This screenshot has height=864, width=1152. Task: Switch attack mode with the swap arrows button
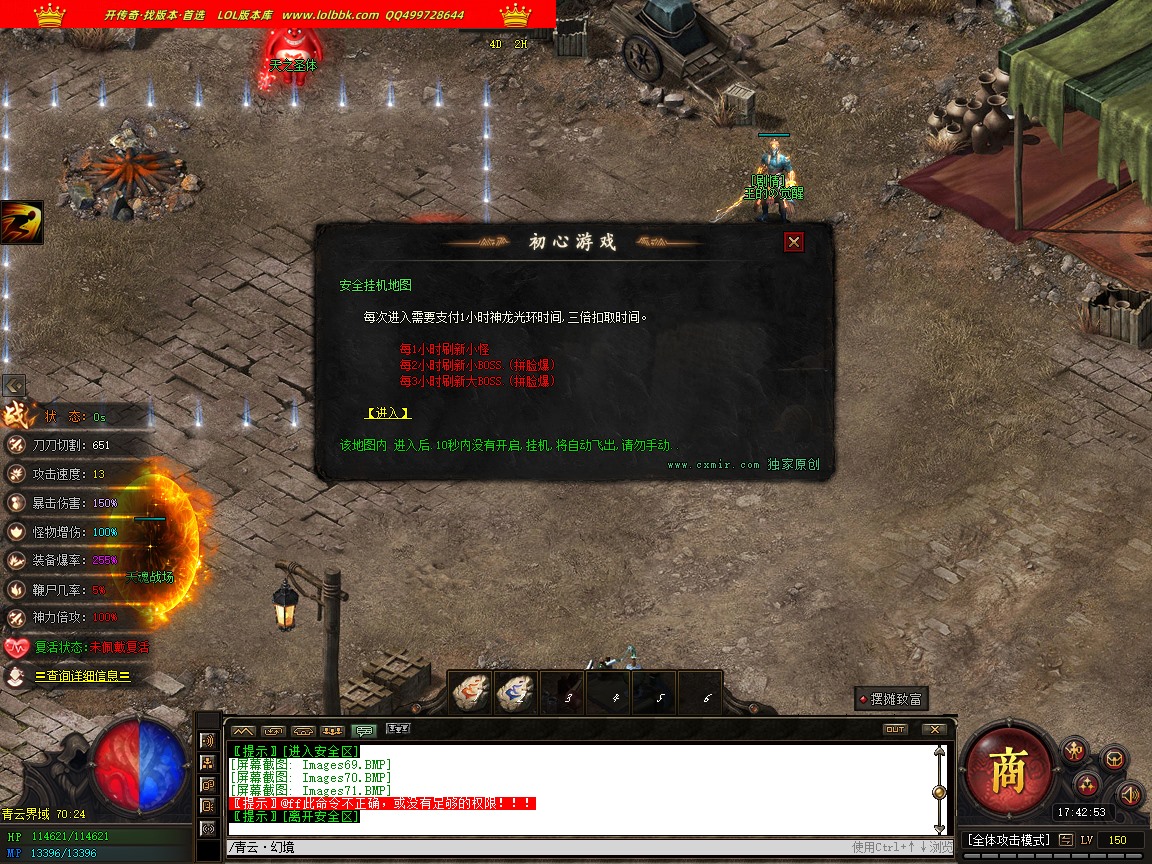coord(1066,840)
